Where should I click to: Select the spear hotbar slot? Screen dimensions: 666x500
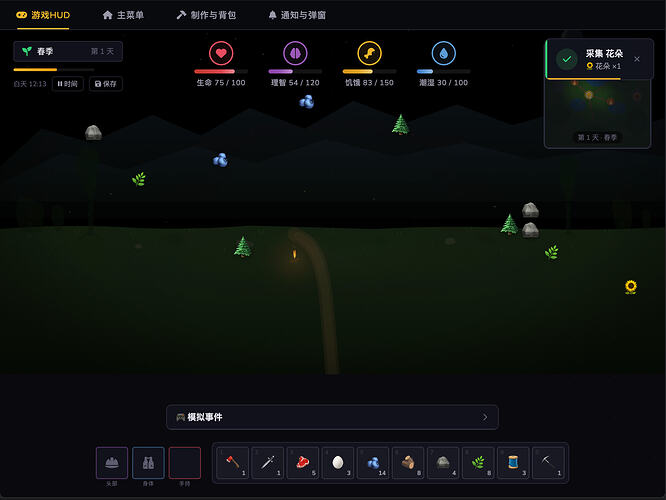[x=267, y=463]
